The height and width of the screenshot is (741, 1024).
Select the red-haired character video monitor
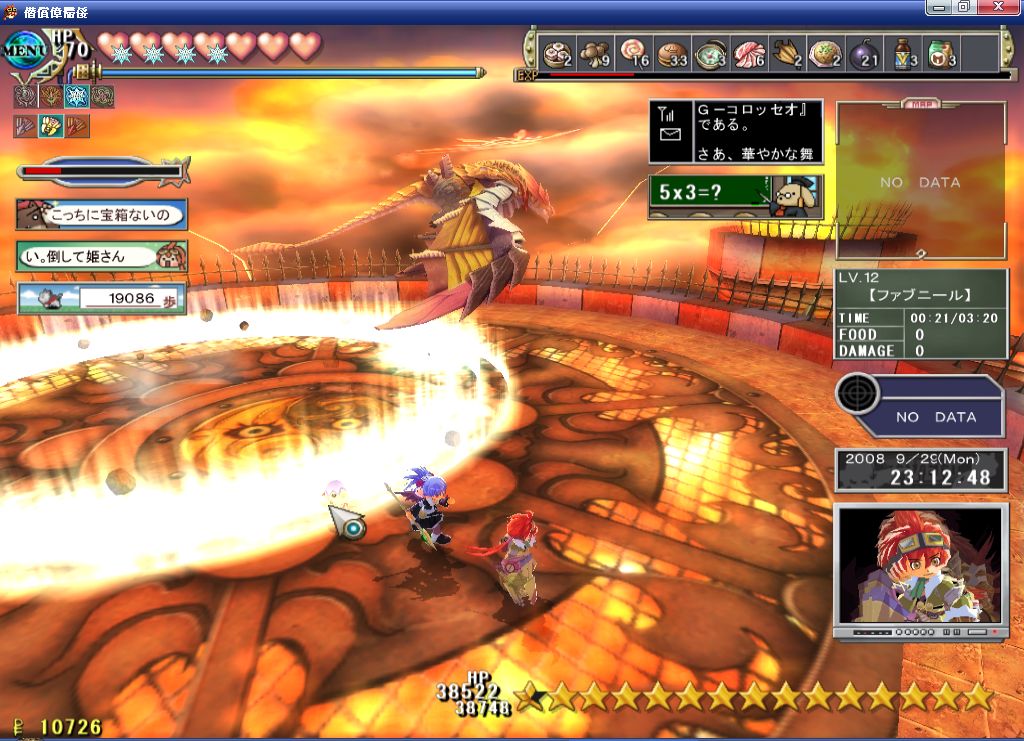coord(920,567)
